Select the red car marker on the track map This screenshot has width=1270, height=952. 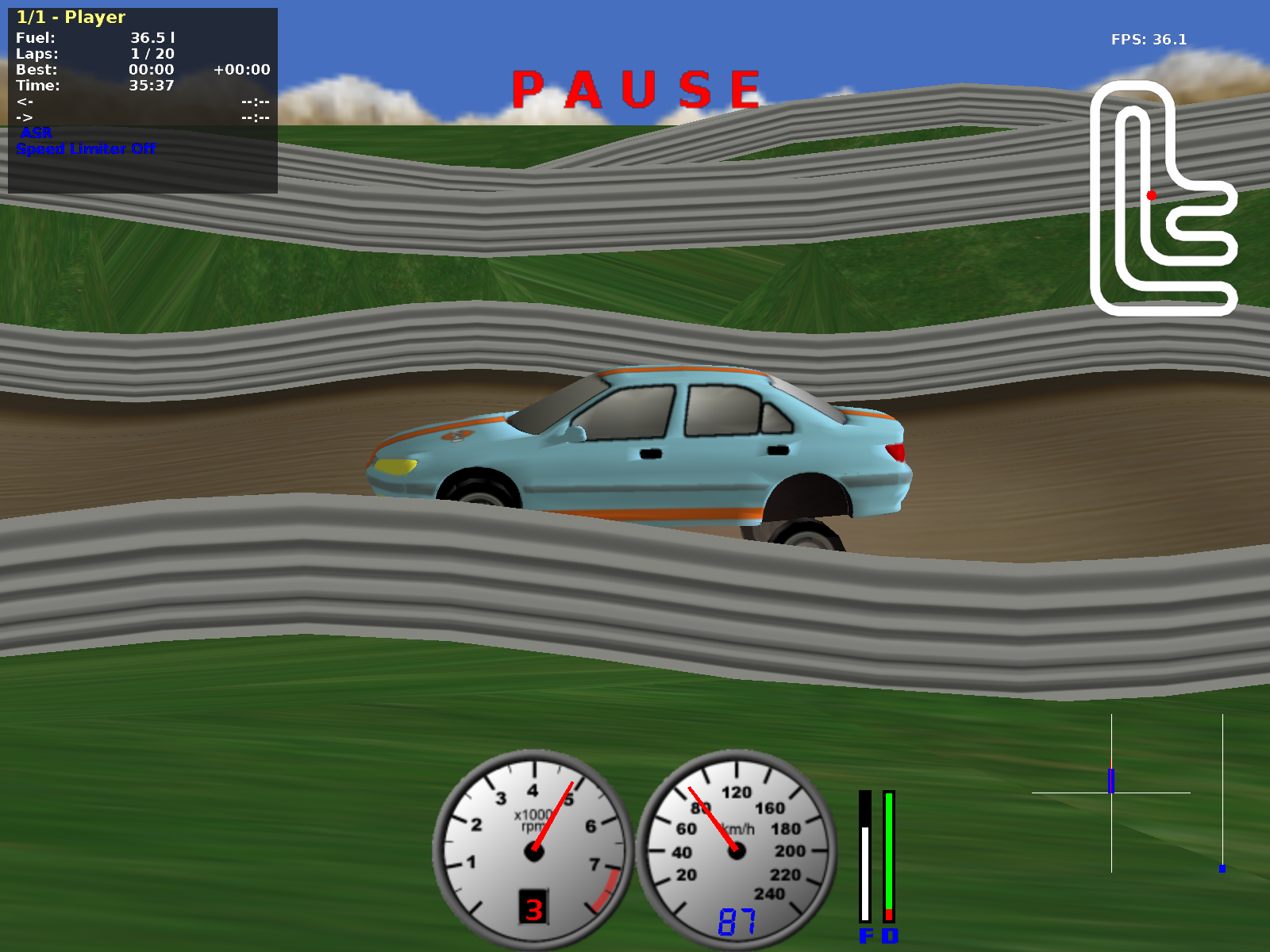point(1152,195)
